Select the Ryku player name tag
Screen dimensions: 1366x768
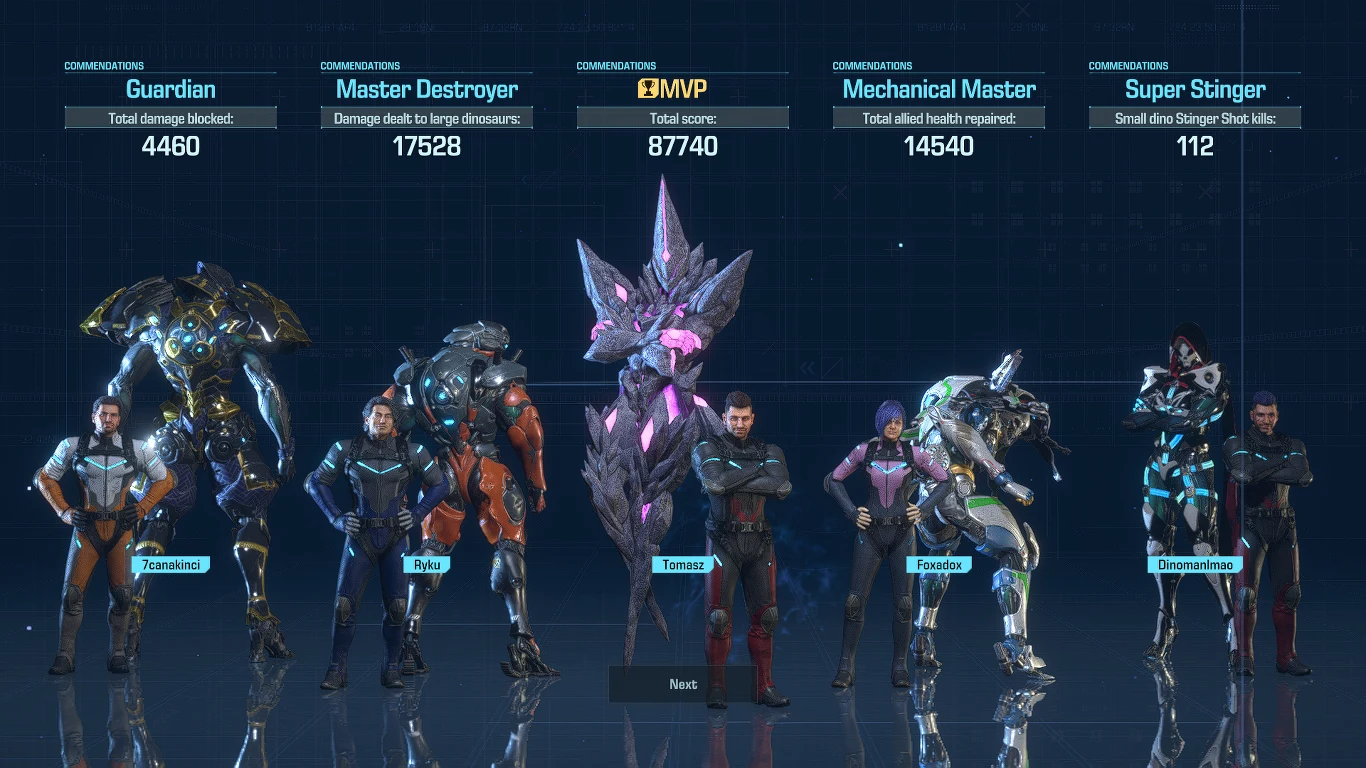(x=427, y=565)
